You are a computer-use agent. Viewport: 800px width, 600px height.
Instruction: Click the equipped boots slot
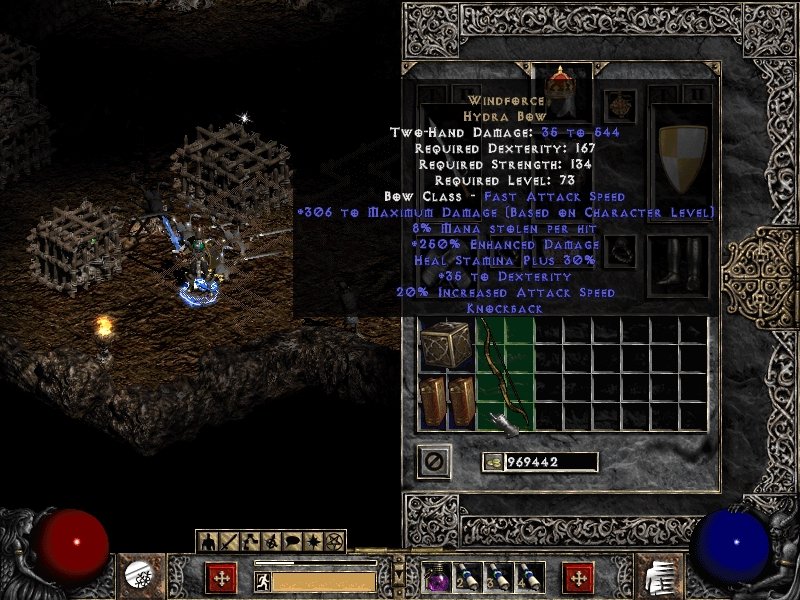coord(678,265)
